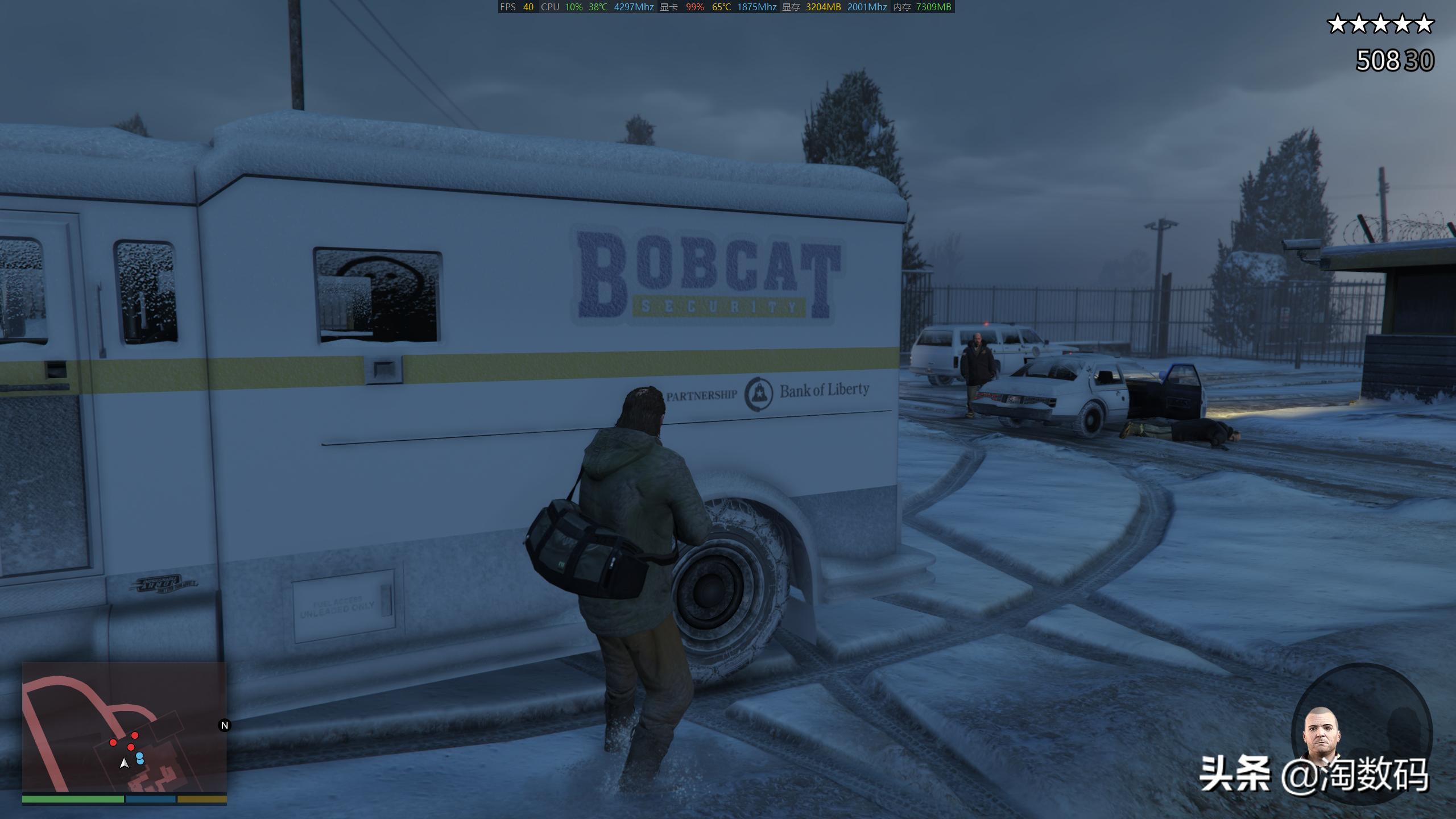Click the FPS counter in performance overlay
Viewport: 1456px width, 819px height.
(x=517, y=7)
